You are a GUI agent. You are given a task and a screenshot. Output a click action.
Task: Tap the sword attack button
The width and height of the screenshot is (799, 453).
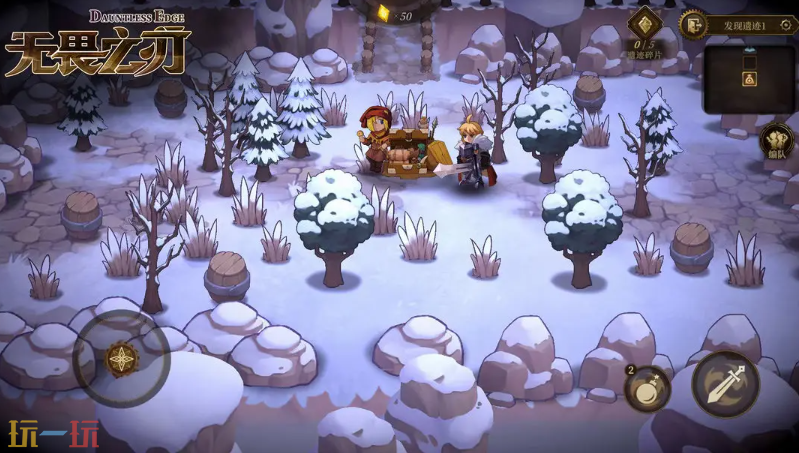tap(725, 384)
